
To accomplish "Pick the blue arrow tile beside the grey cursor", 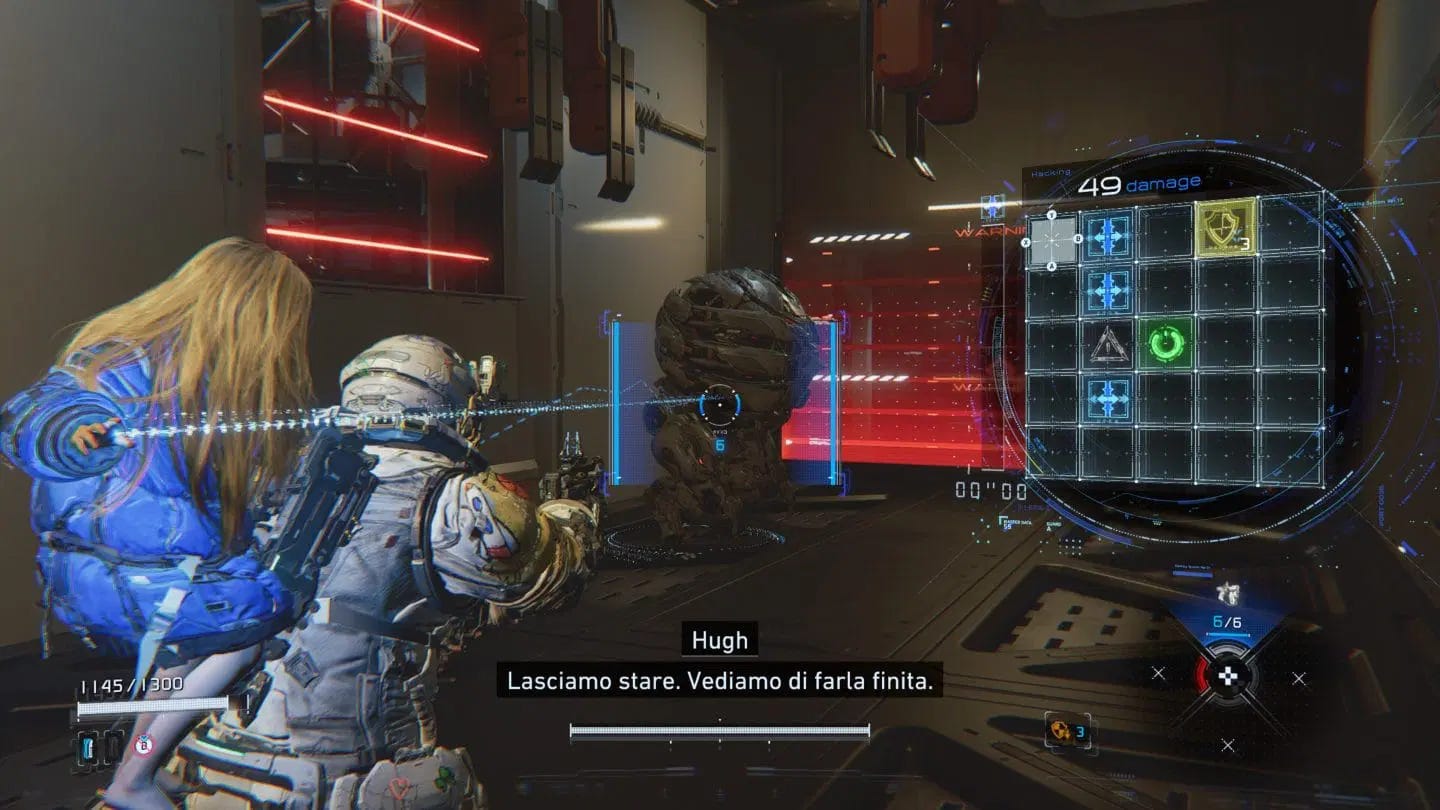I will (1107, 236).
